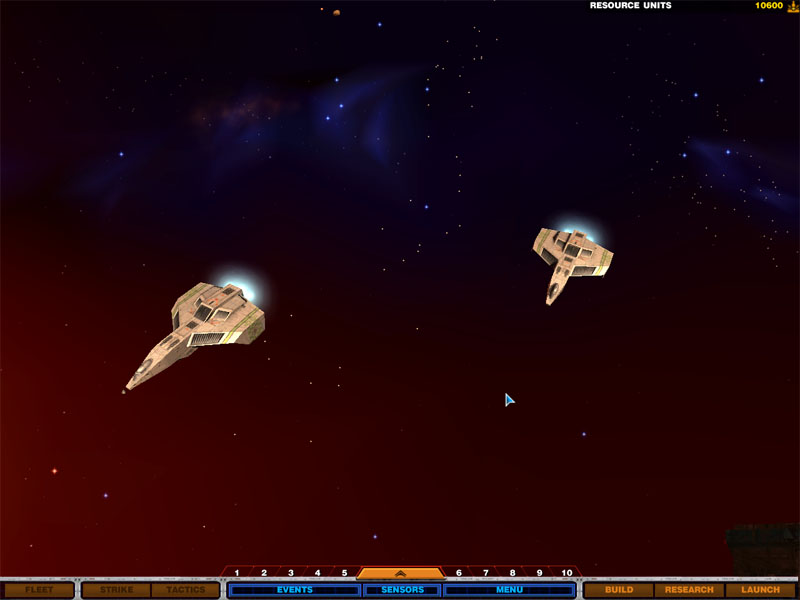Select control group 6

click(x=459, y=573)
